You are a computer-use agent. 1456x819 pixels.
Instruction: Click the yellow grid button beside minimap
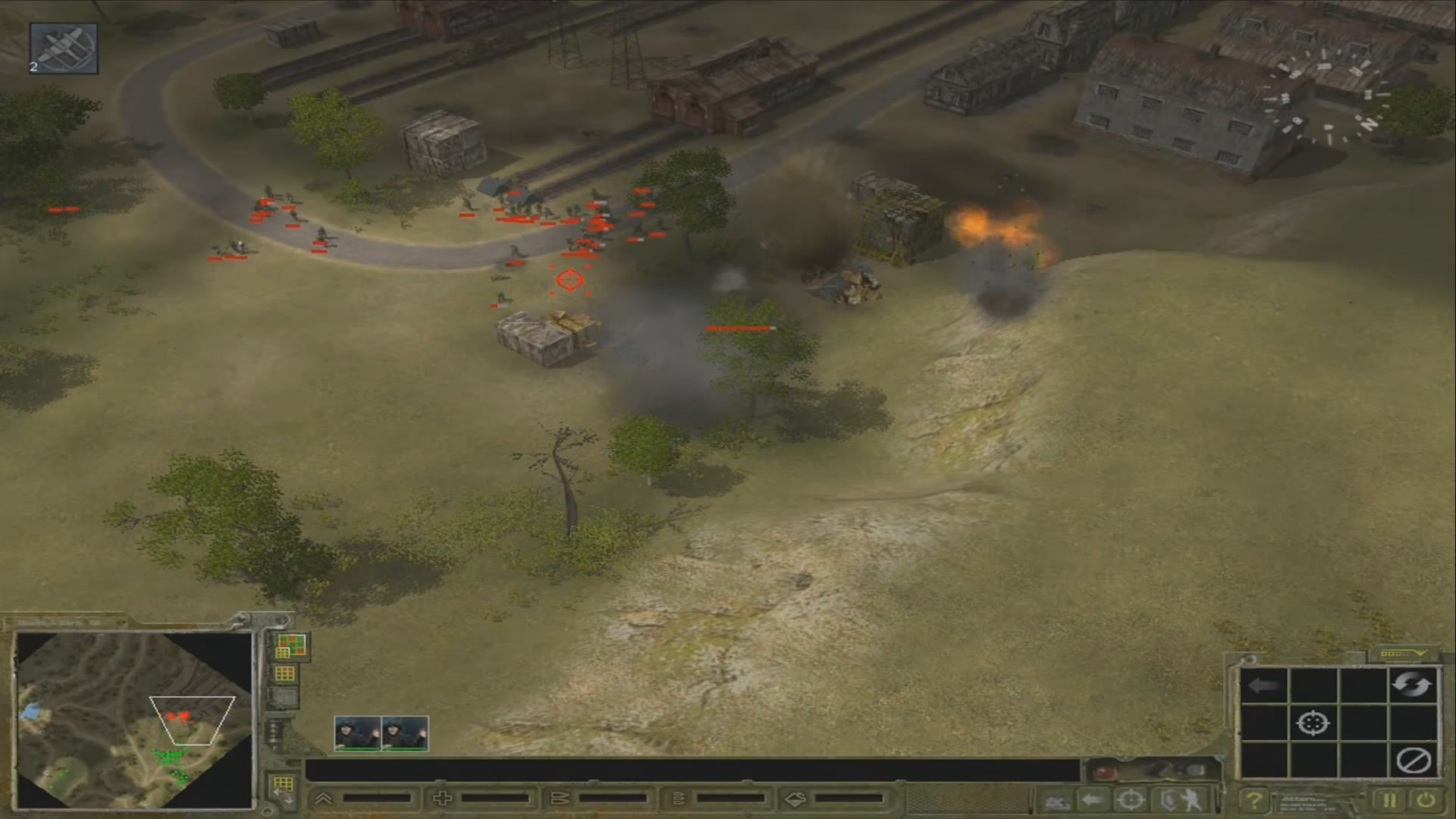[x=285, y=673]
